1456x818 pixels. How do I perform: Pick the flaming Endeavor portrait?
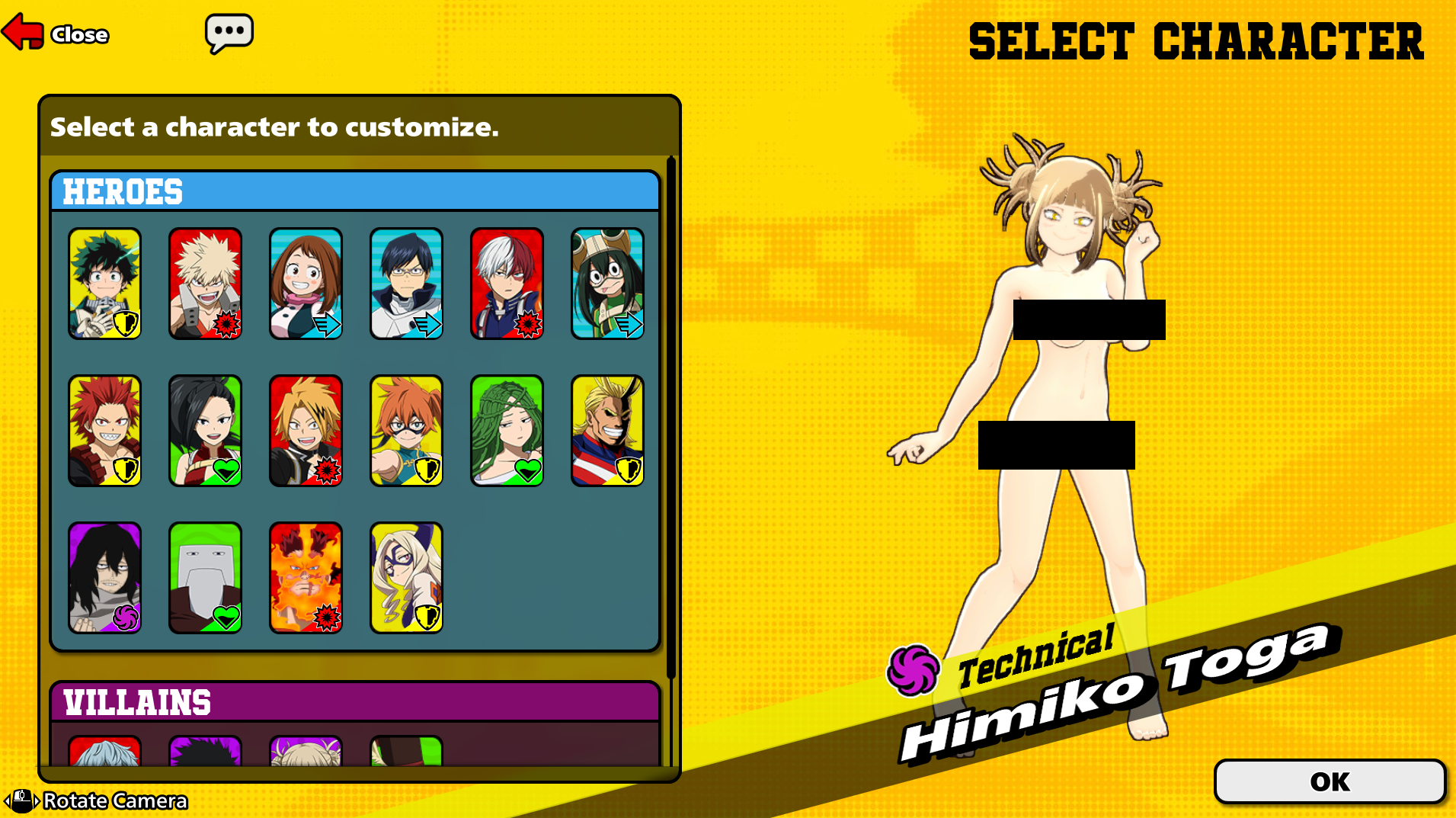(x=306, y=577)
